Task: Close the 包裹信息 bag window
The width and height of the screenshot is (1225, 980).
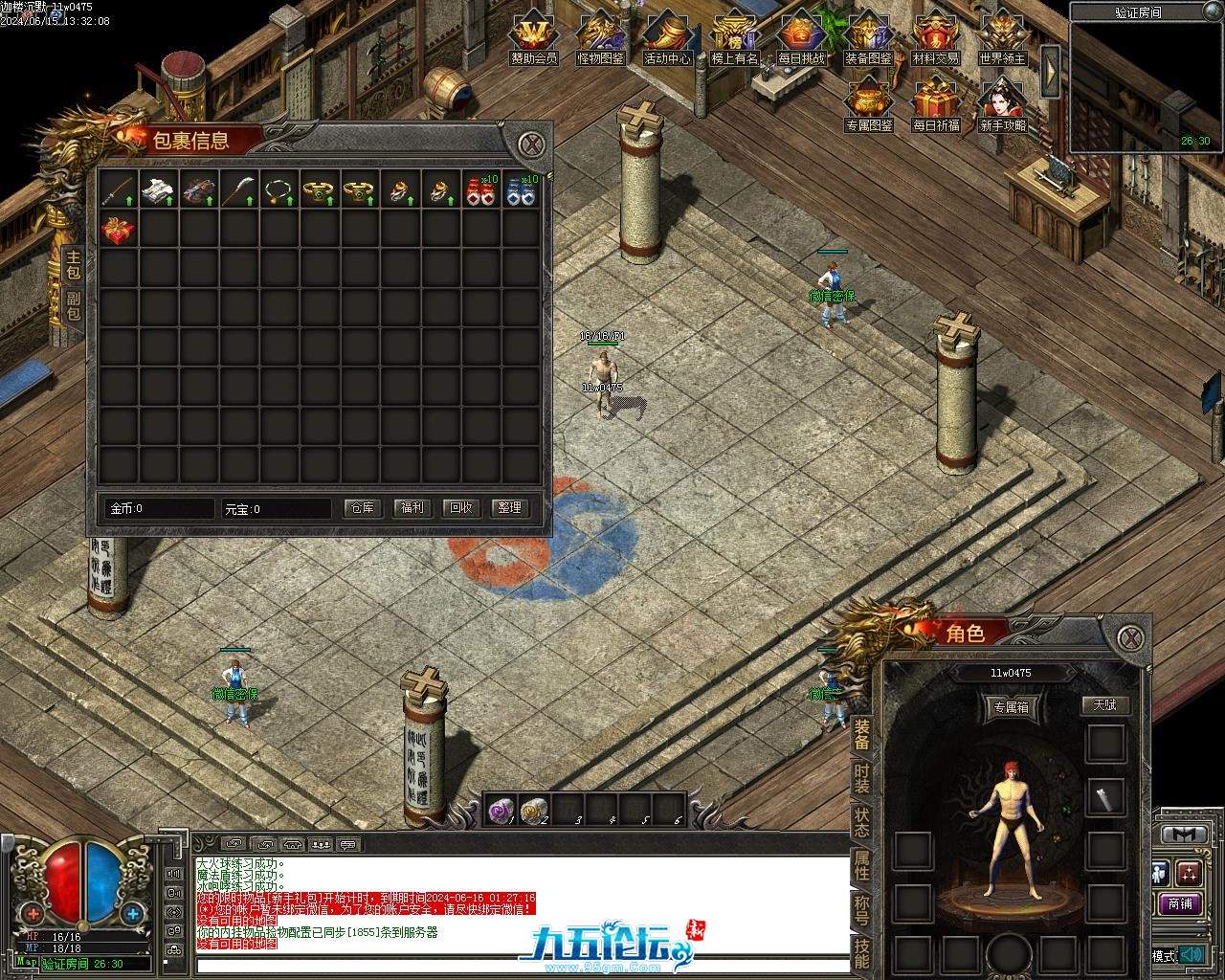Action: click(532, 145)
